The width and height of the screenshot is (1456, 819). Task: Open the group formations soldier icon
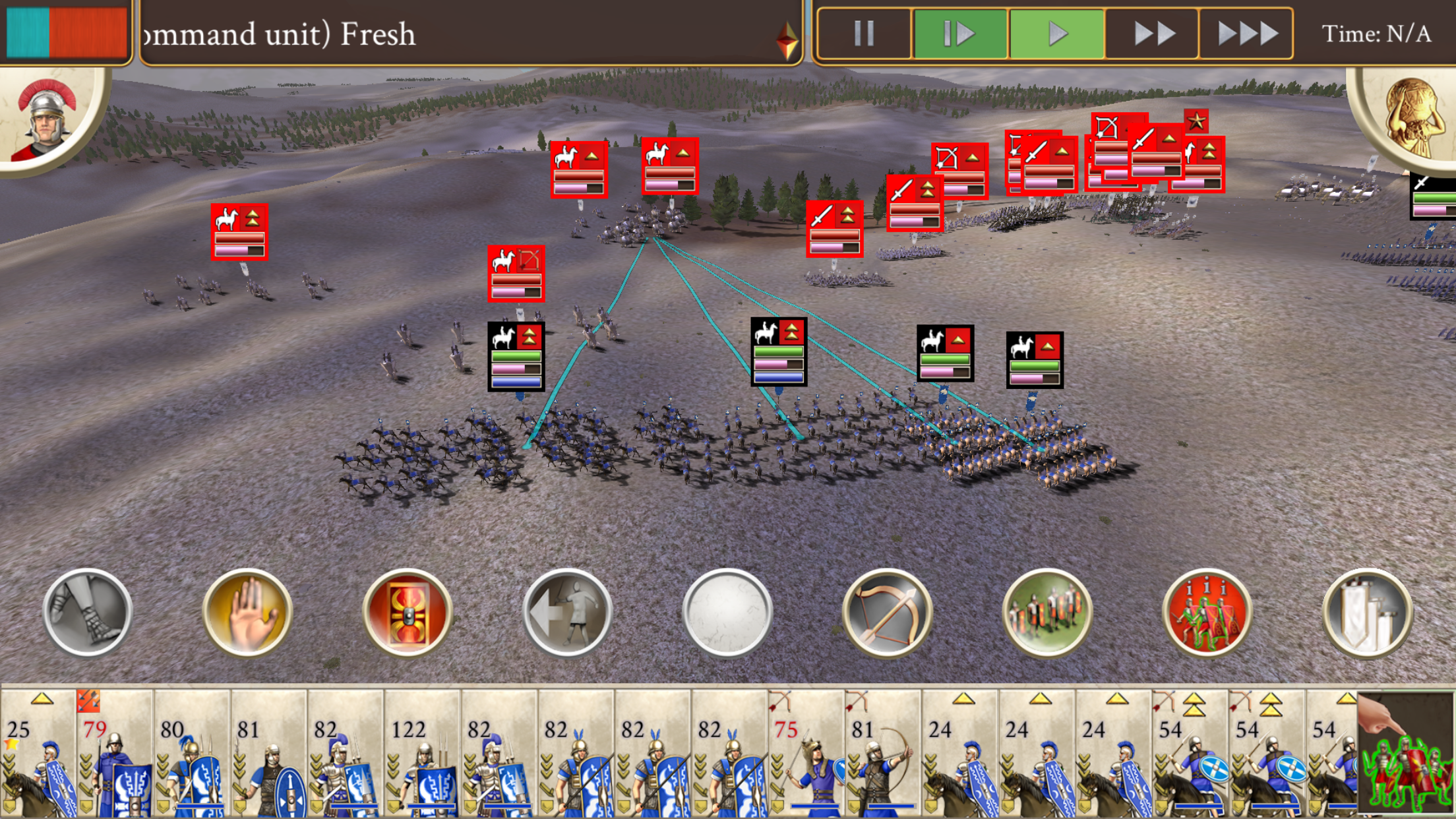(1047, 613)
